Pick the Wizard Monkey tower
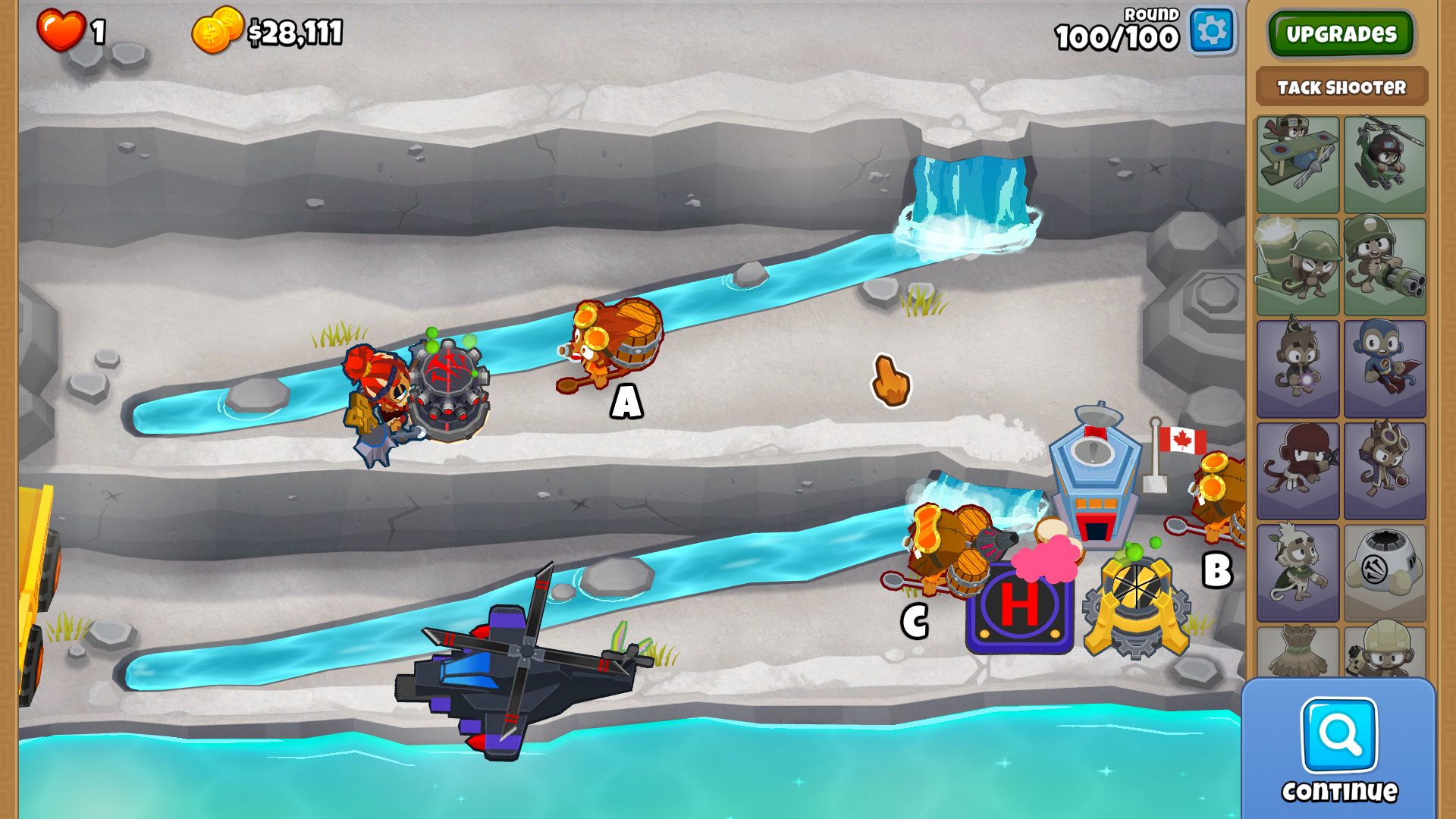The image size is (1456, 819). click(1298, 369)
